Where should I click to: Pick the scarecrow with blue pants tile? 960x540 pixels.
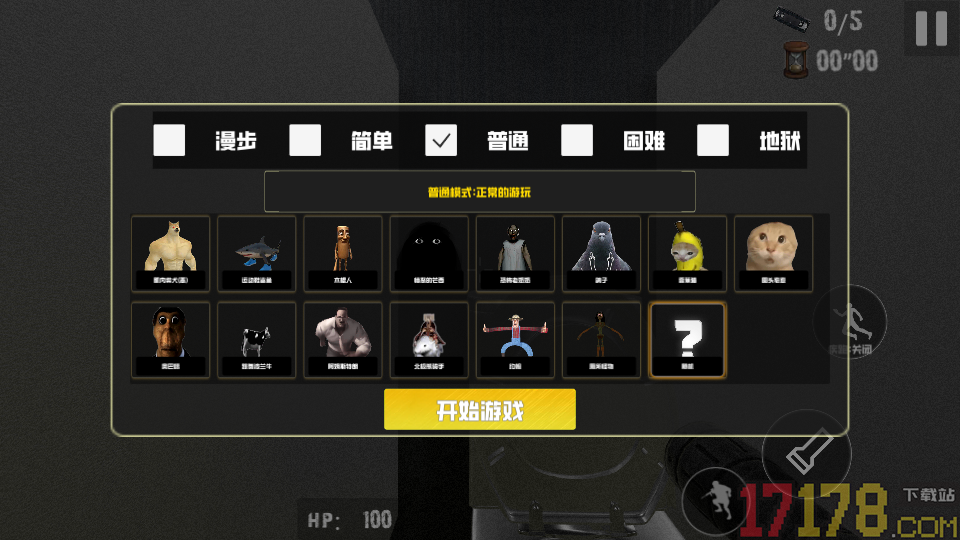pyautogui.click(x=515, y=340)
